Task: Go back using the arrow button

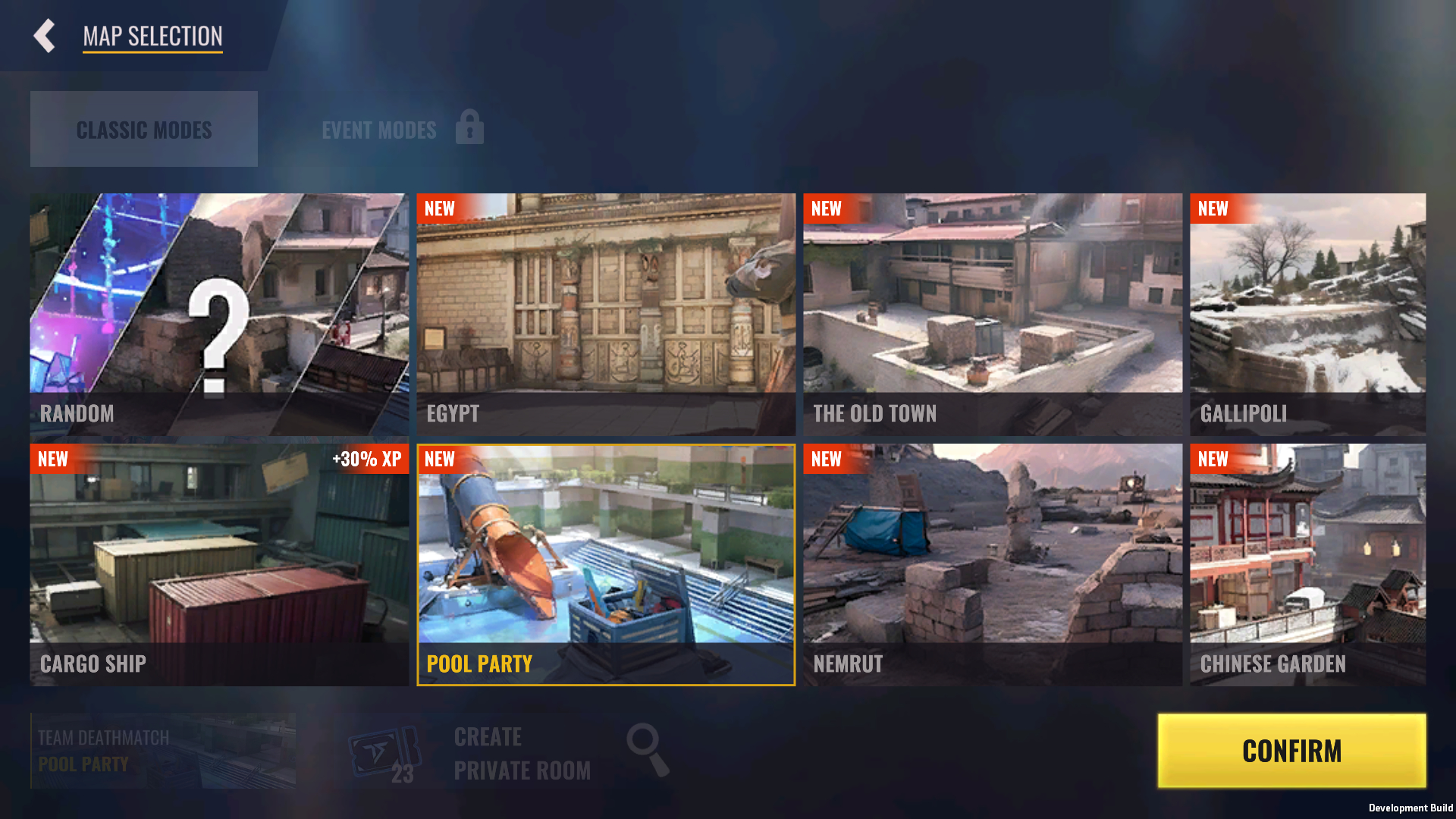Action: [x=45, y=36]
